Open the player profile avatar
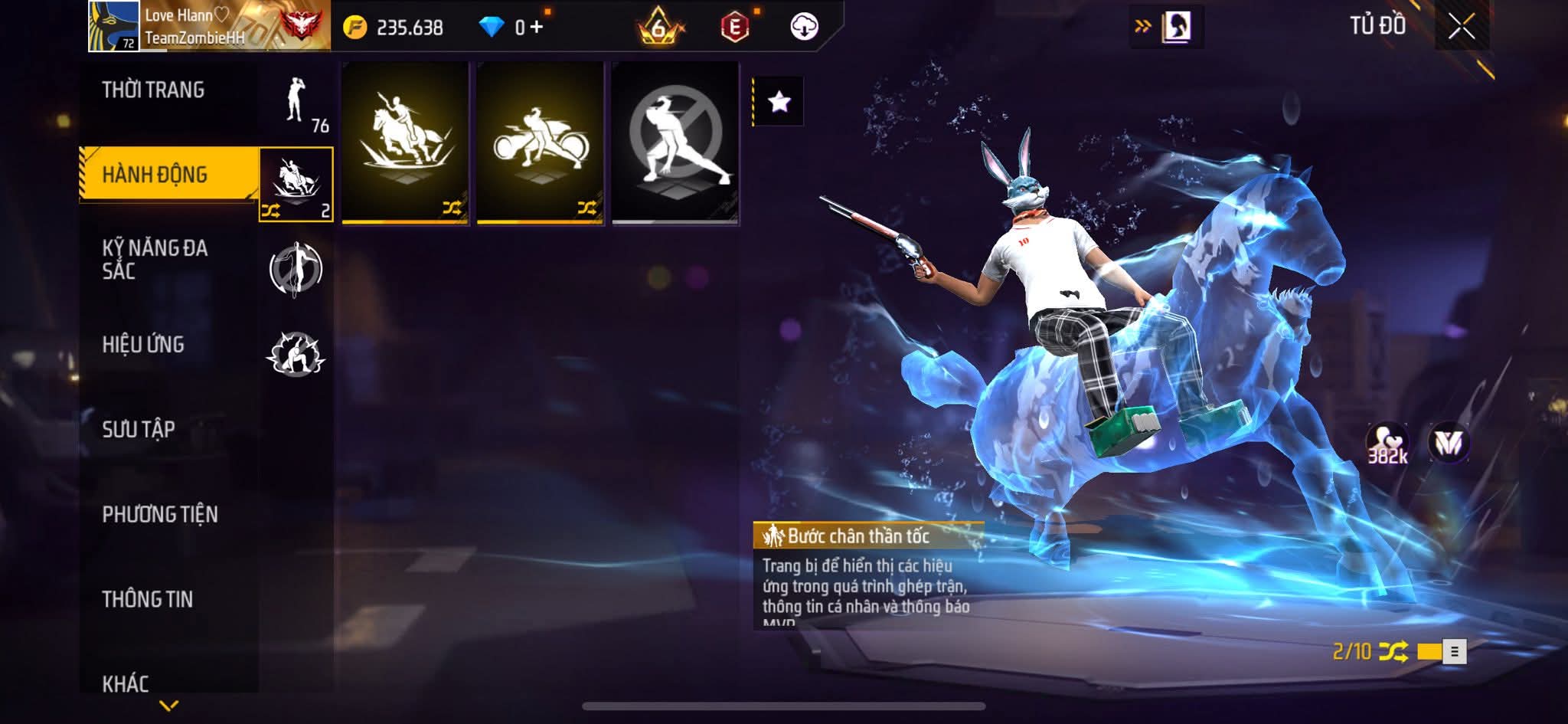Image resolution: width=1568 pixels, height=724 pixels. [113, 26]
